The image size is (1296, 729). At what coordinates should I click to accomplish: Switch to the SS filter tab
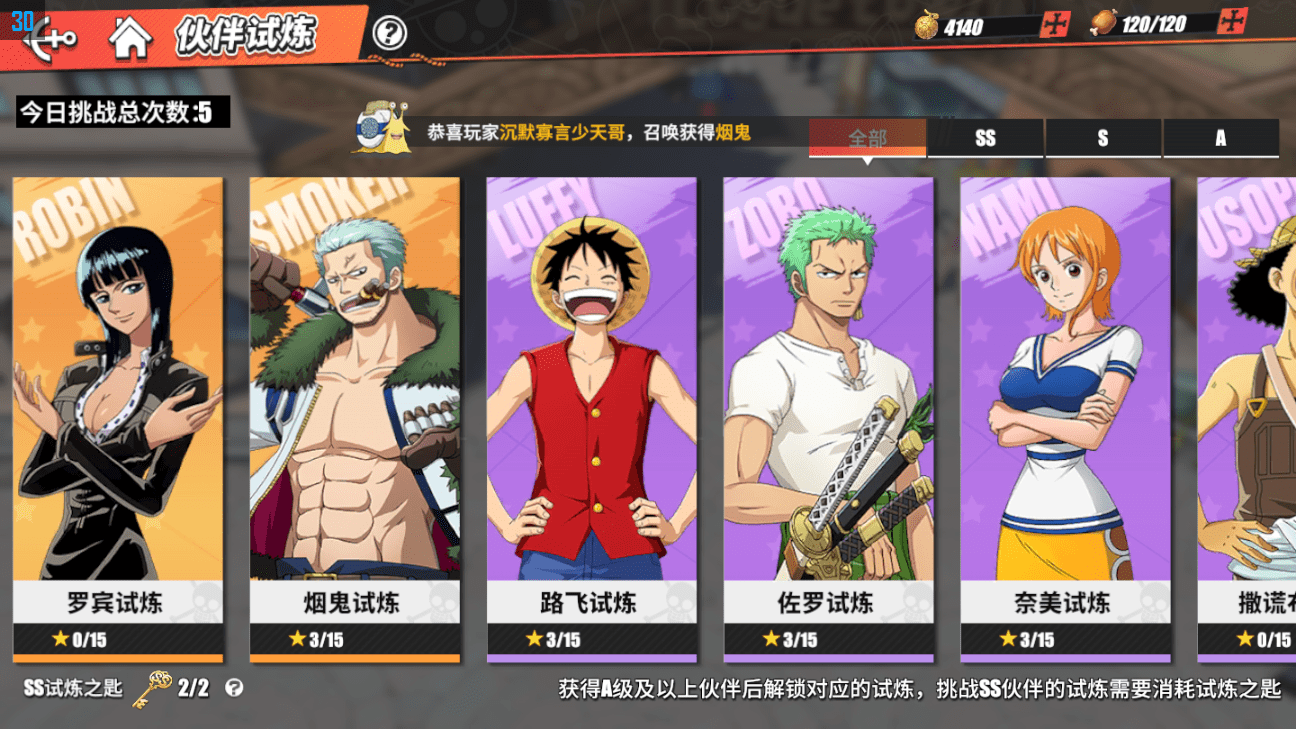click(x=985, y=138)
